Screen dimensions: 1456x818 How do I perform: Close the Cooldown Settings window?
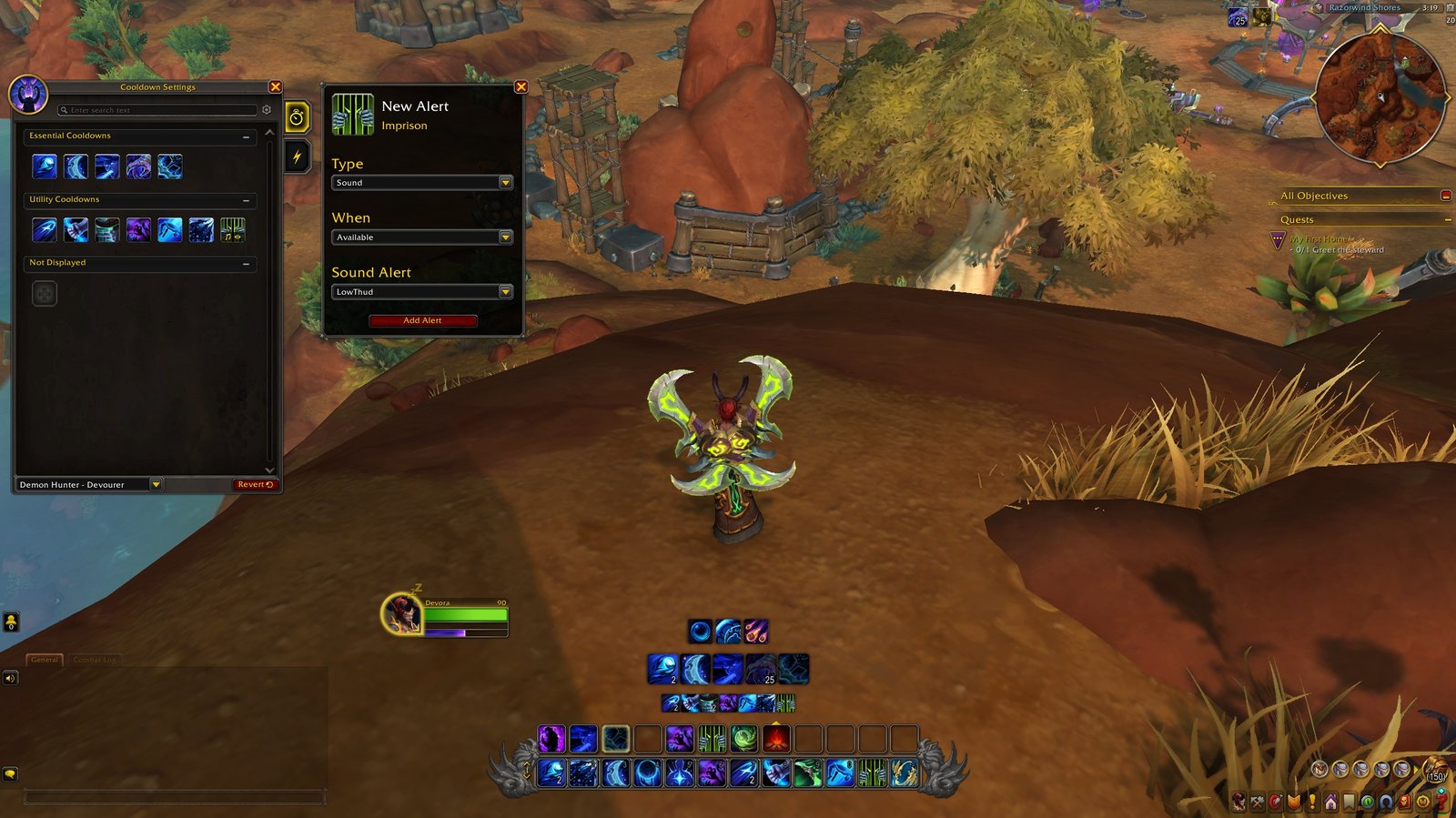coord(275,87)
